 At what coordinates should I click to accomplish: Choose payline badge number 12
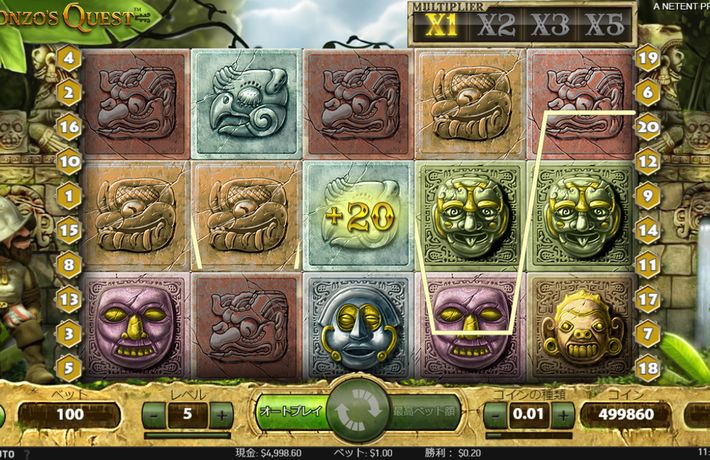coord(647,160)
